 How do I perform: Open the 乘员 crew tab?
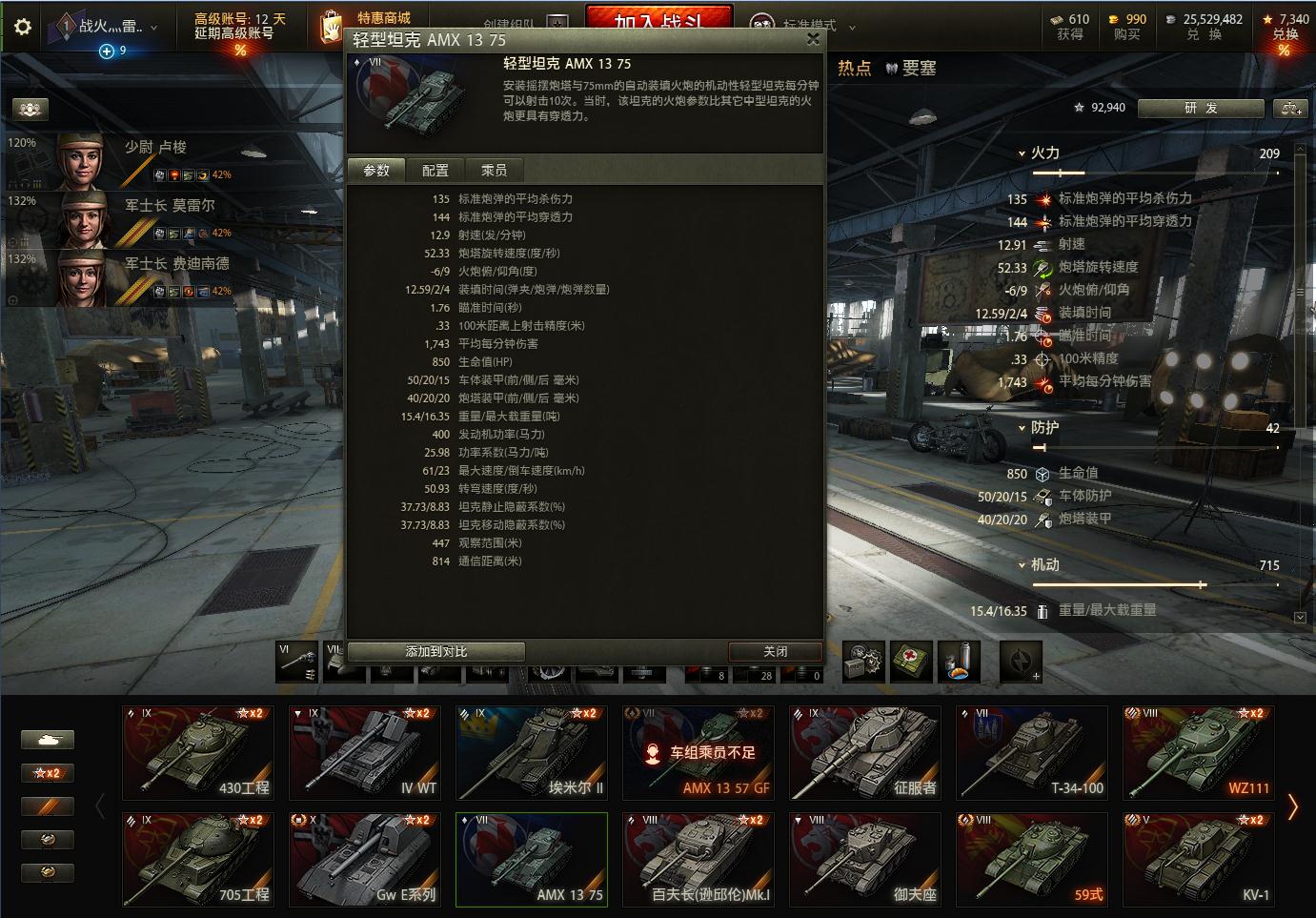click(495, 170)
